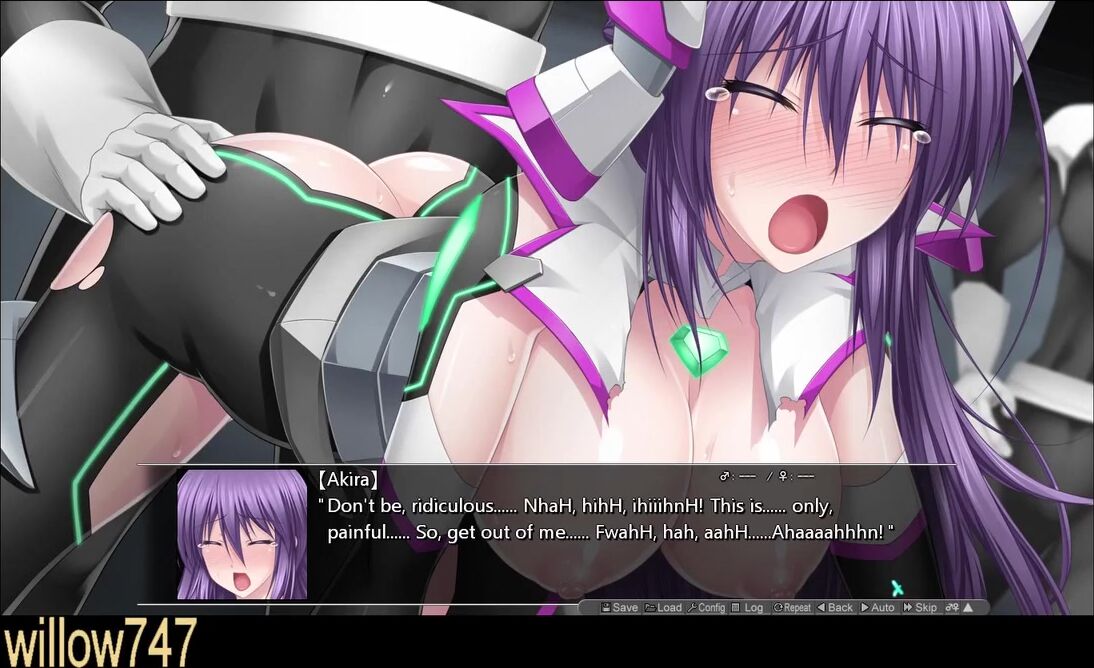Open the Config settings
Viewport: 1094px width, 668px height.
point(706,607)
